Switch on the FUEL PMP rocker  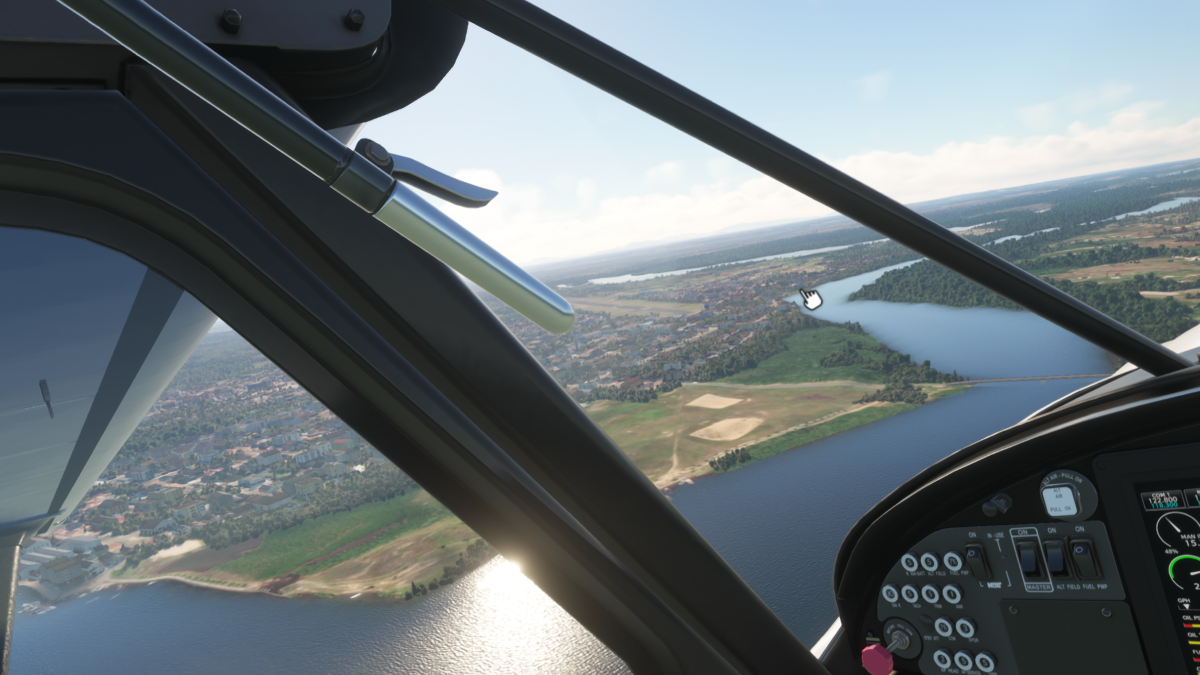[x=1083, y=558]
